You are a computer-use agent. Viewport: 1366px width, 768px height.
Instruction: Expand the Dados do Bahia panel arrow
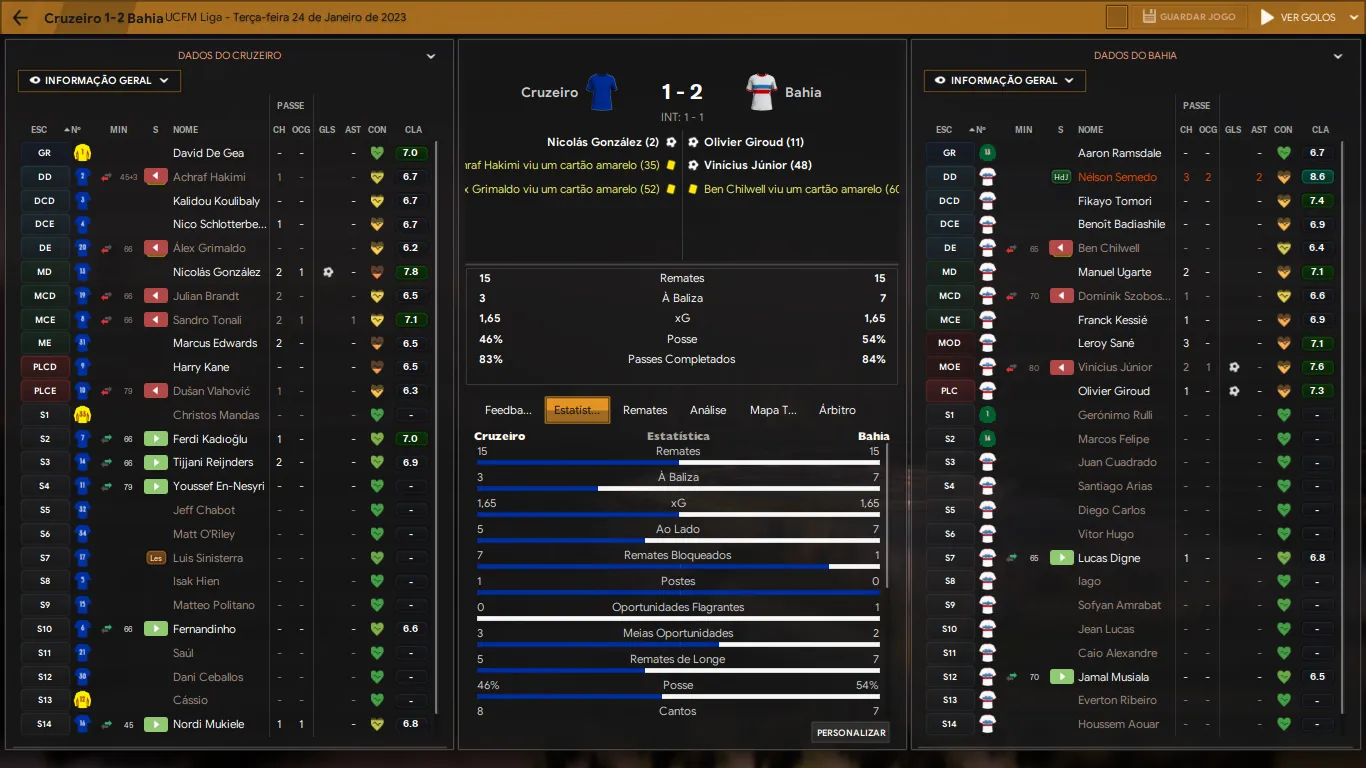(x=1337, y=57)
